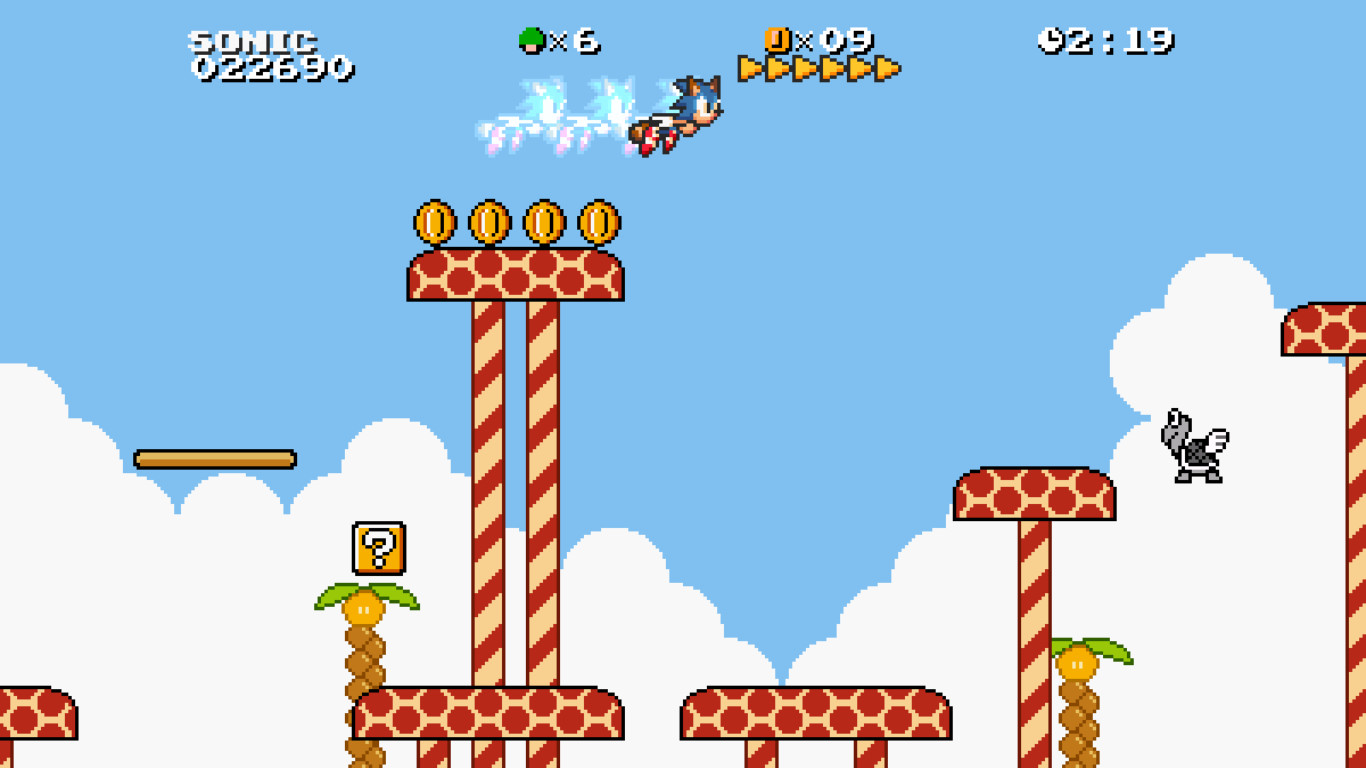
Task: Click the timer reading 2:19
Action: [1118, 40]
